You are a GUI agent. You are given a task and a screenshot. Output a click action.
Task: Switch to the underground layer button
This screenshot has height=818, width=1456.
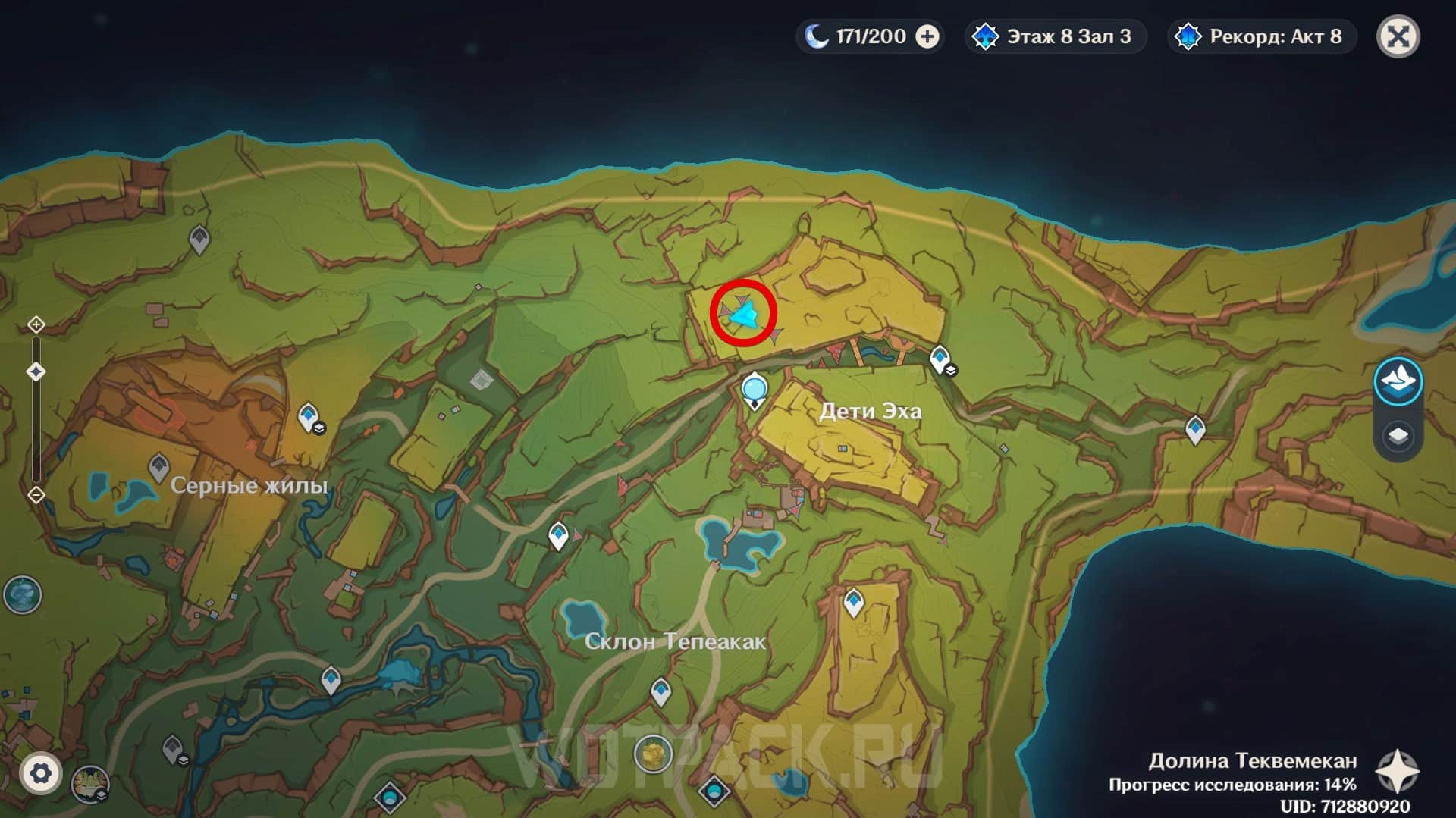[1398, 436]
